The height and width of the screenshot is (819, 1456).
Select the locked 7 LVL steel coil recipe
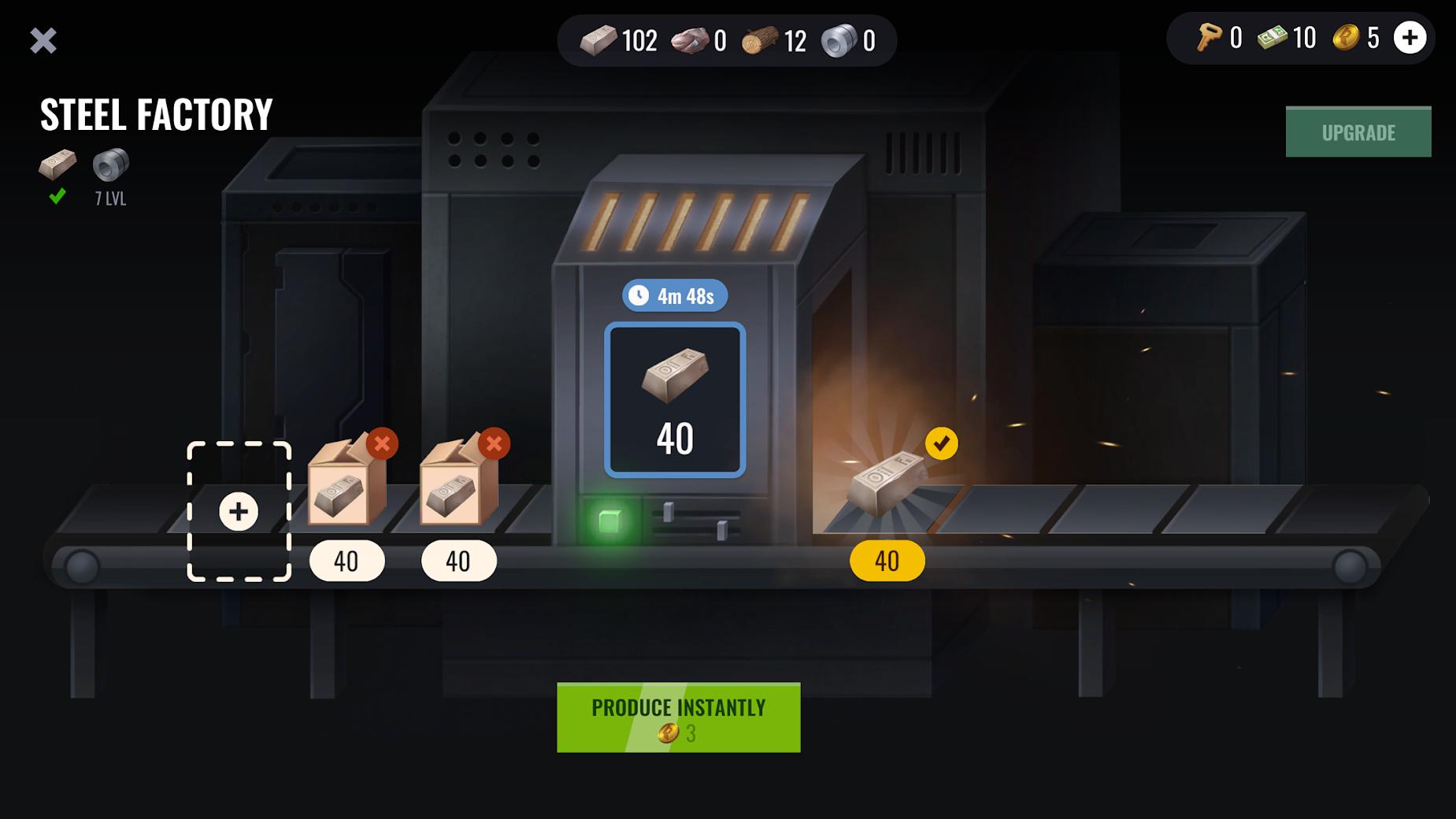(x=111, y=165)
